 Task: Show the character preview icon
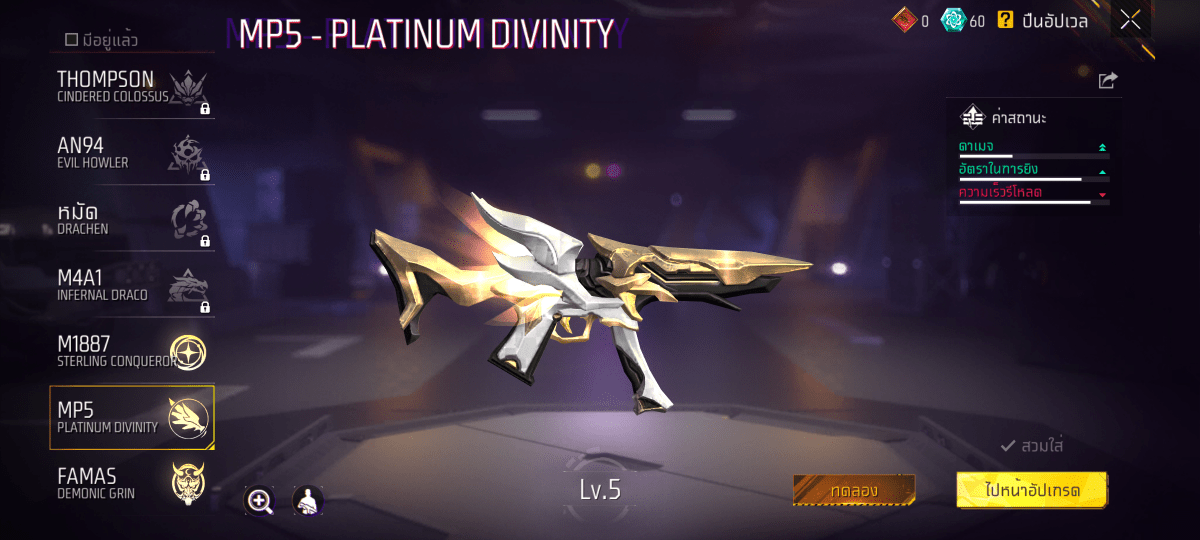pos(307,501)
